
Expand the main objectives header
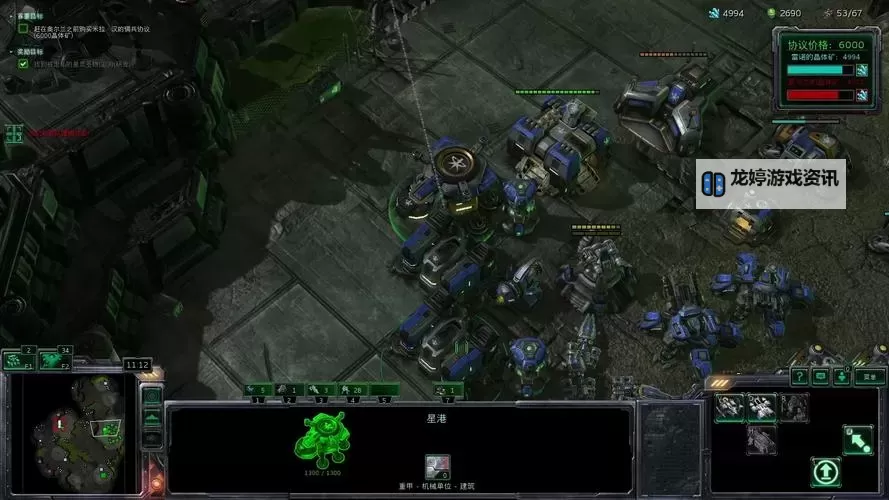(x=22, y=17)
